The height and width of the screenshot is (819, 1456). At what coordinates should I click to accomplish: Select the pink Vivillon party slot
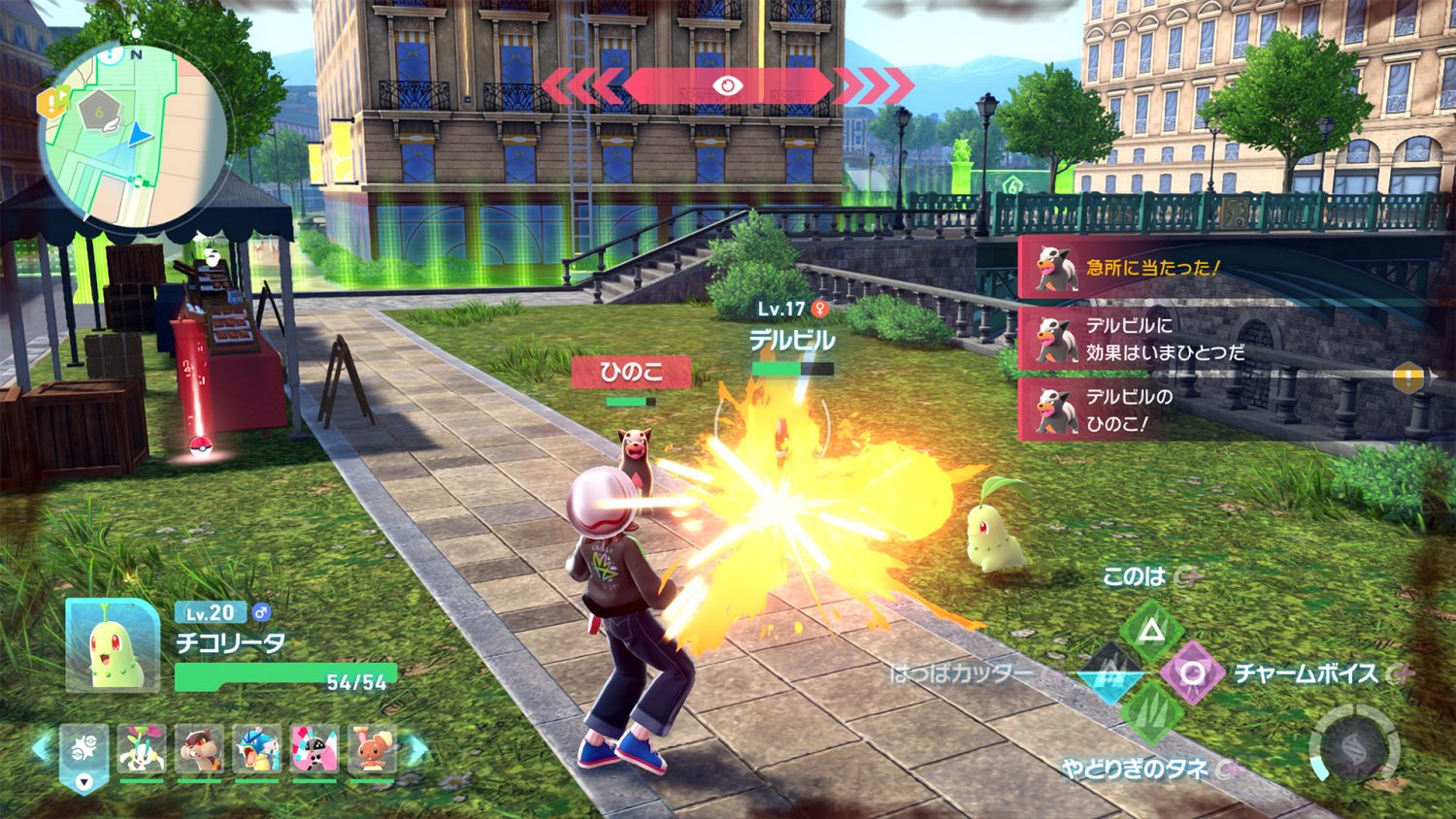coord(315,750)
